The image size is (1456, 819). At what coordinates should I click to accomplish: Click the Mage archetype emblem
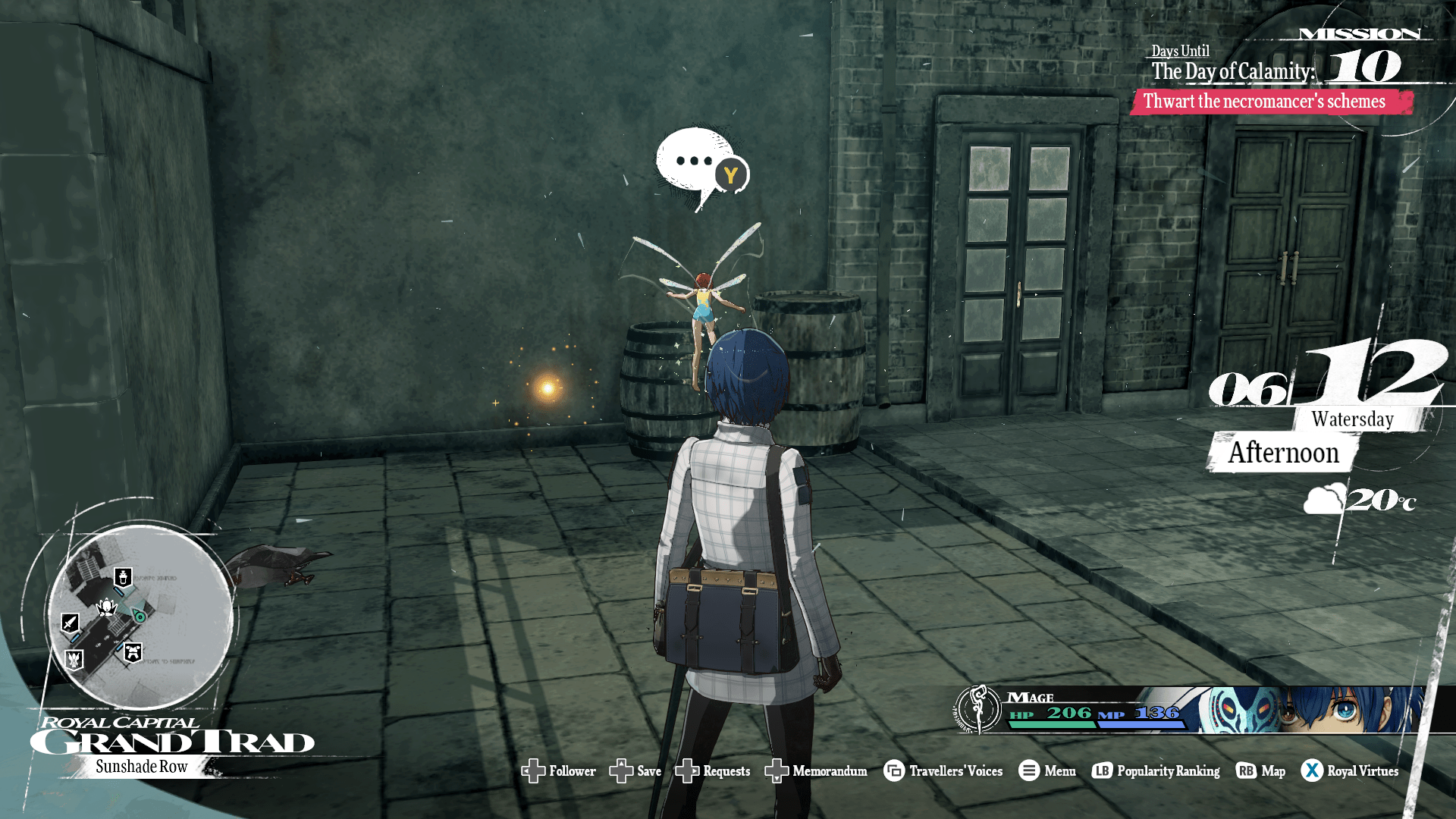(978, 710)
